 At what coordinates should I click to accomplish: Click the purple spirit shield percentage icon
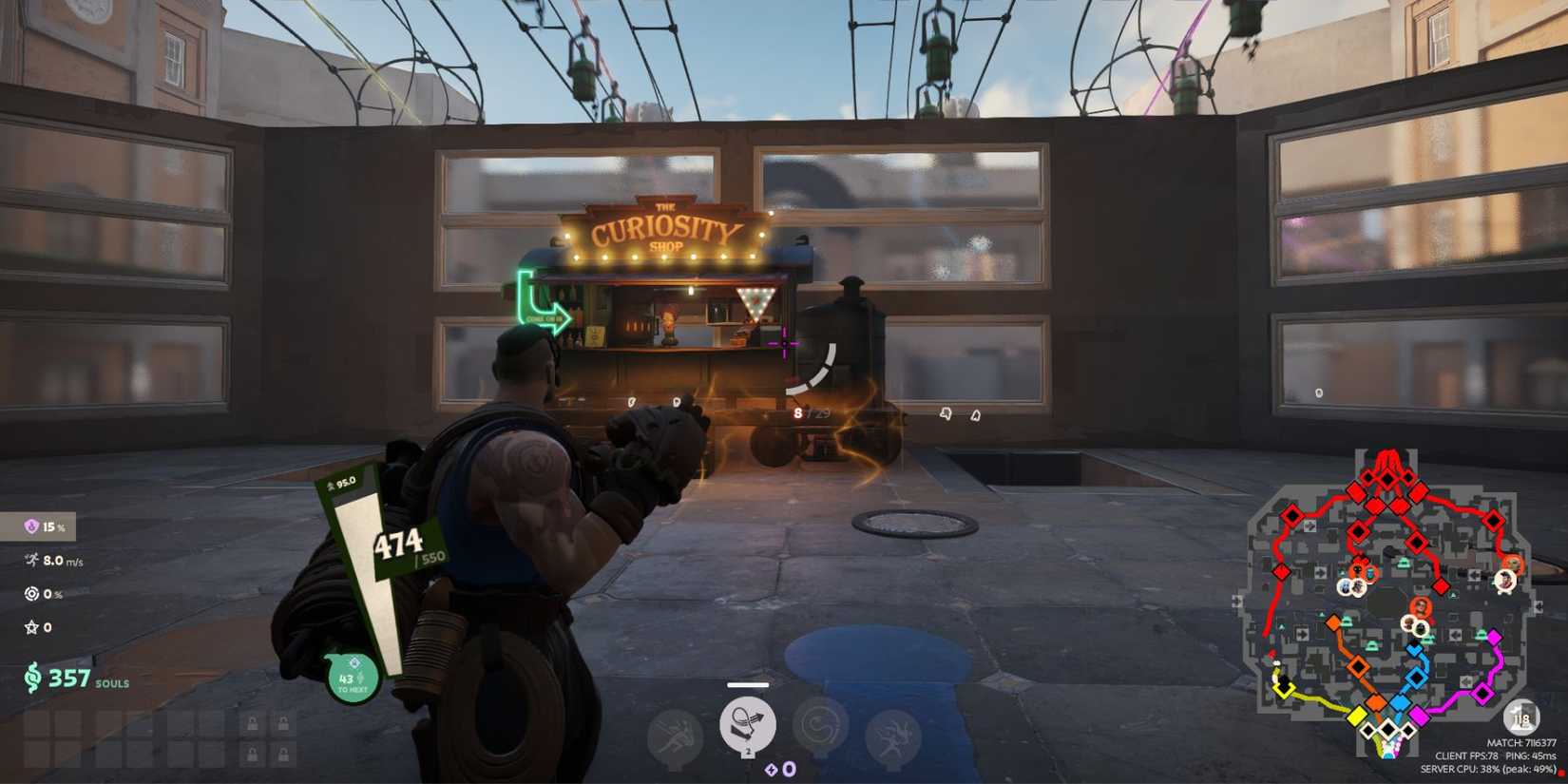30,527
